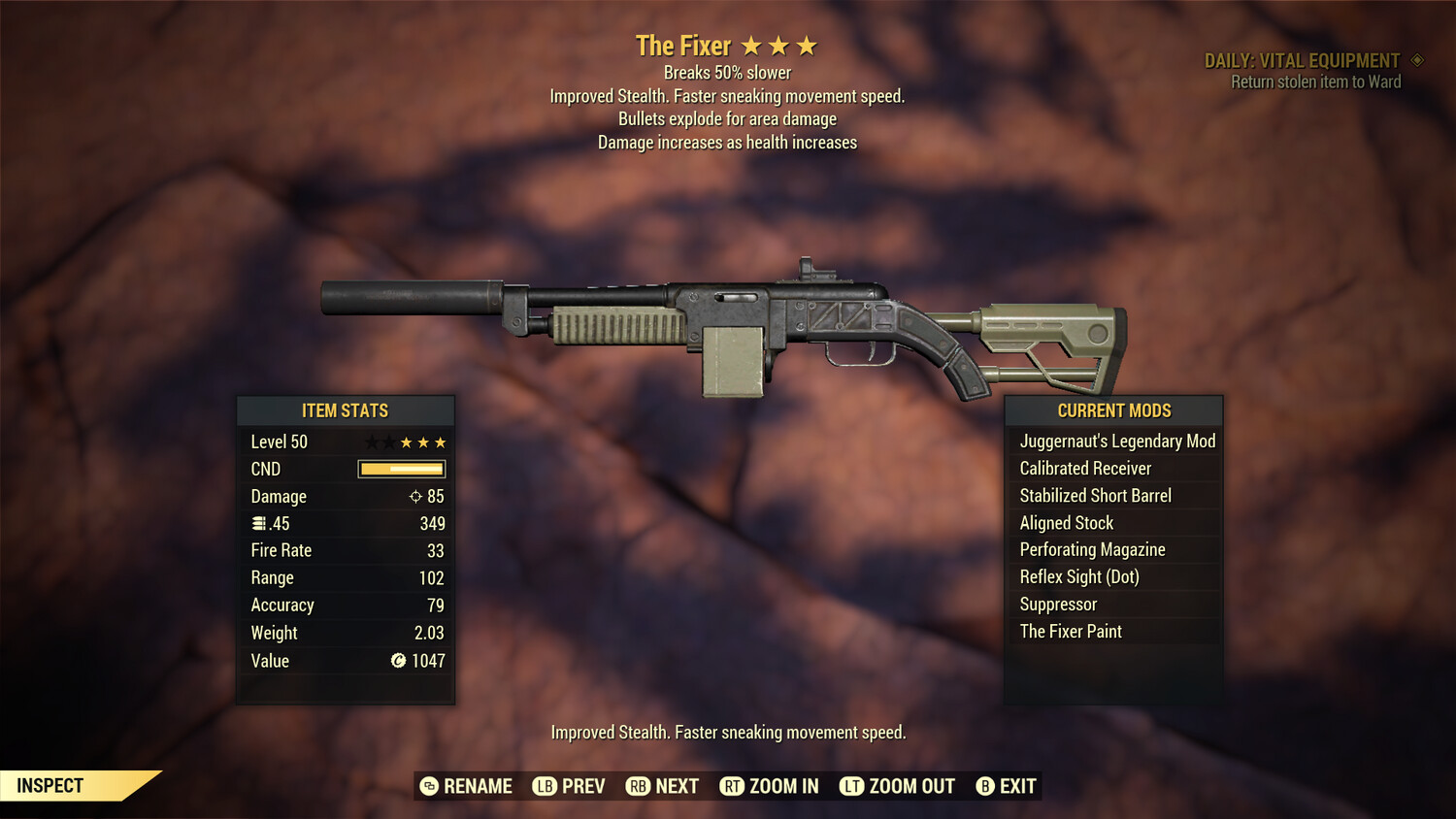Click the RB controller icon for Next
The image size is (1456, 819).
click(637, 786)
